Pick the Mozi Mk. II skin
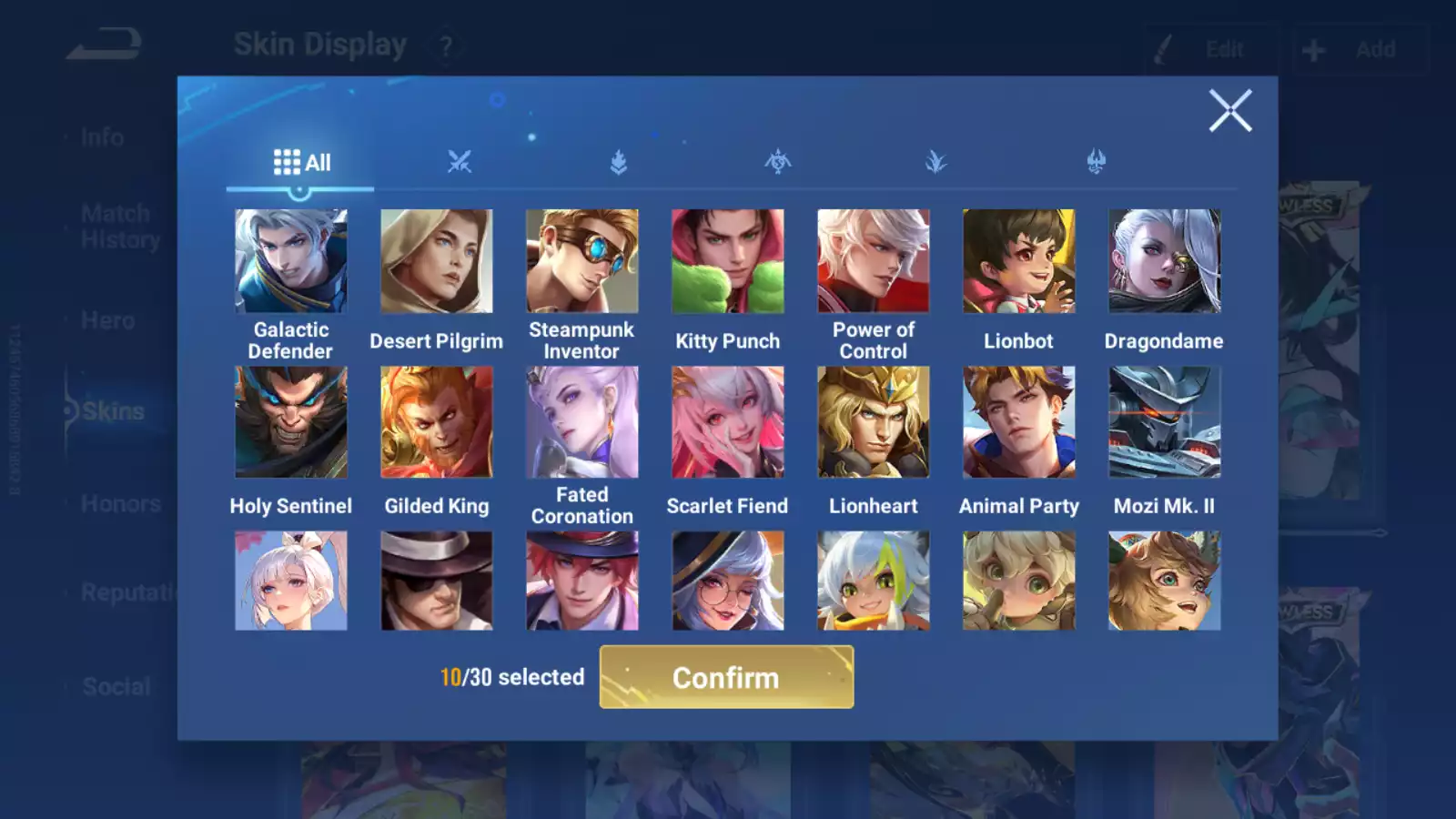 1165,422
